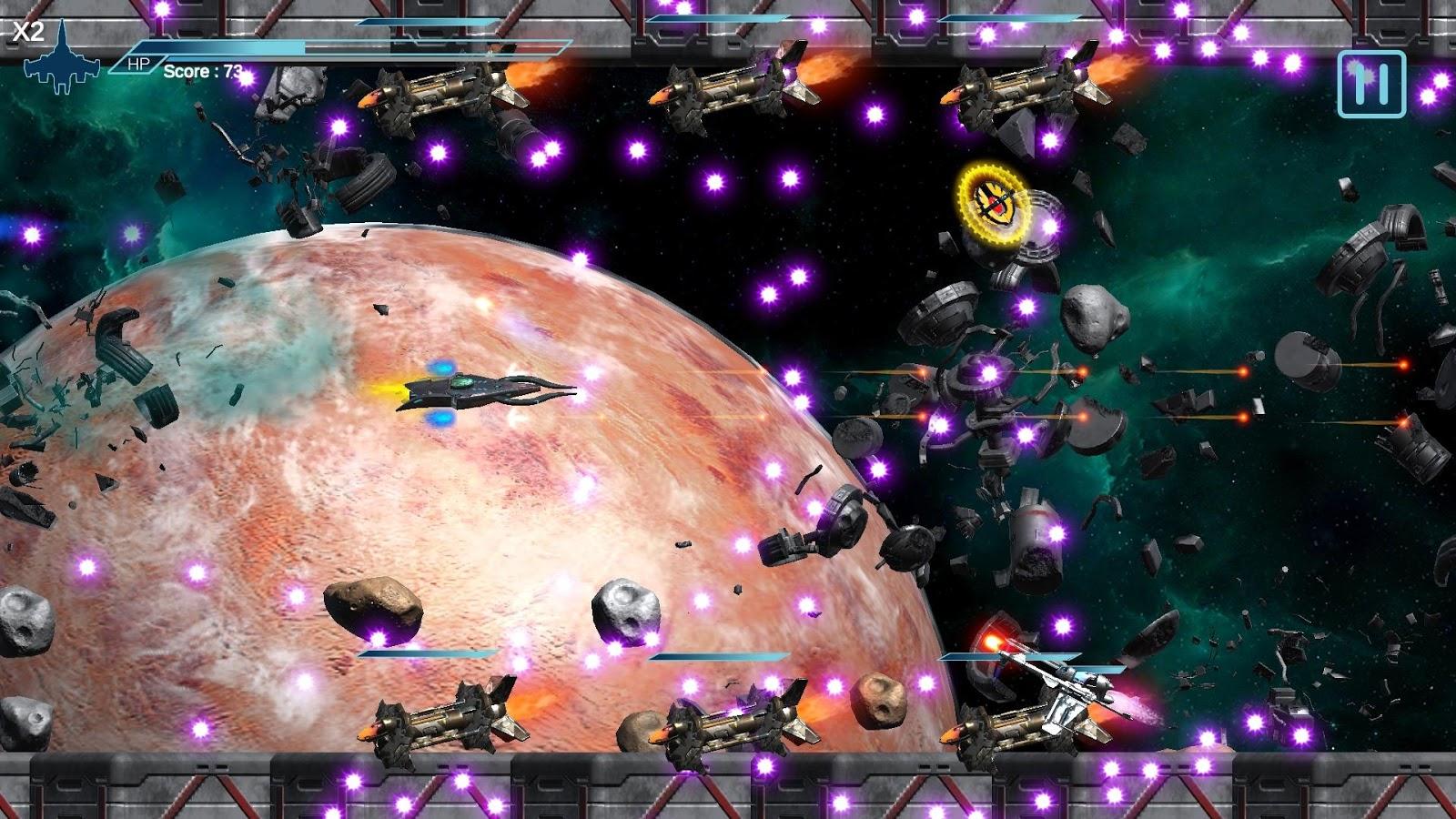This screenshot has height=819, width=1456.
Task: Pause the game with the pause button
Action: pos(1371,85)
